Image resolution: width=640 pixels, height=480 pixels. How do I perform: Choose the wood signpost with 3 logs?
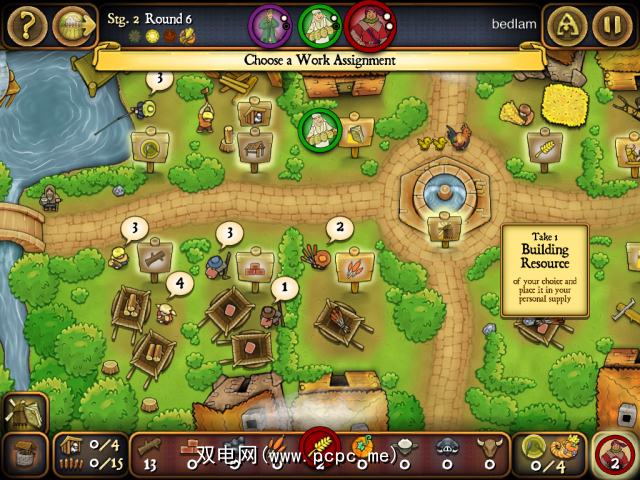click(x=156, y=256)
